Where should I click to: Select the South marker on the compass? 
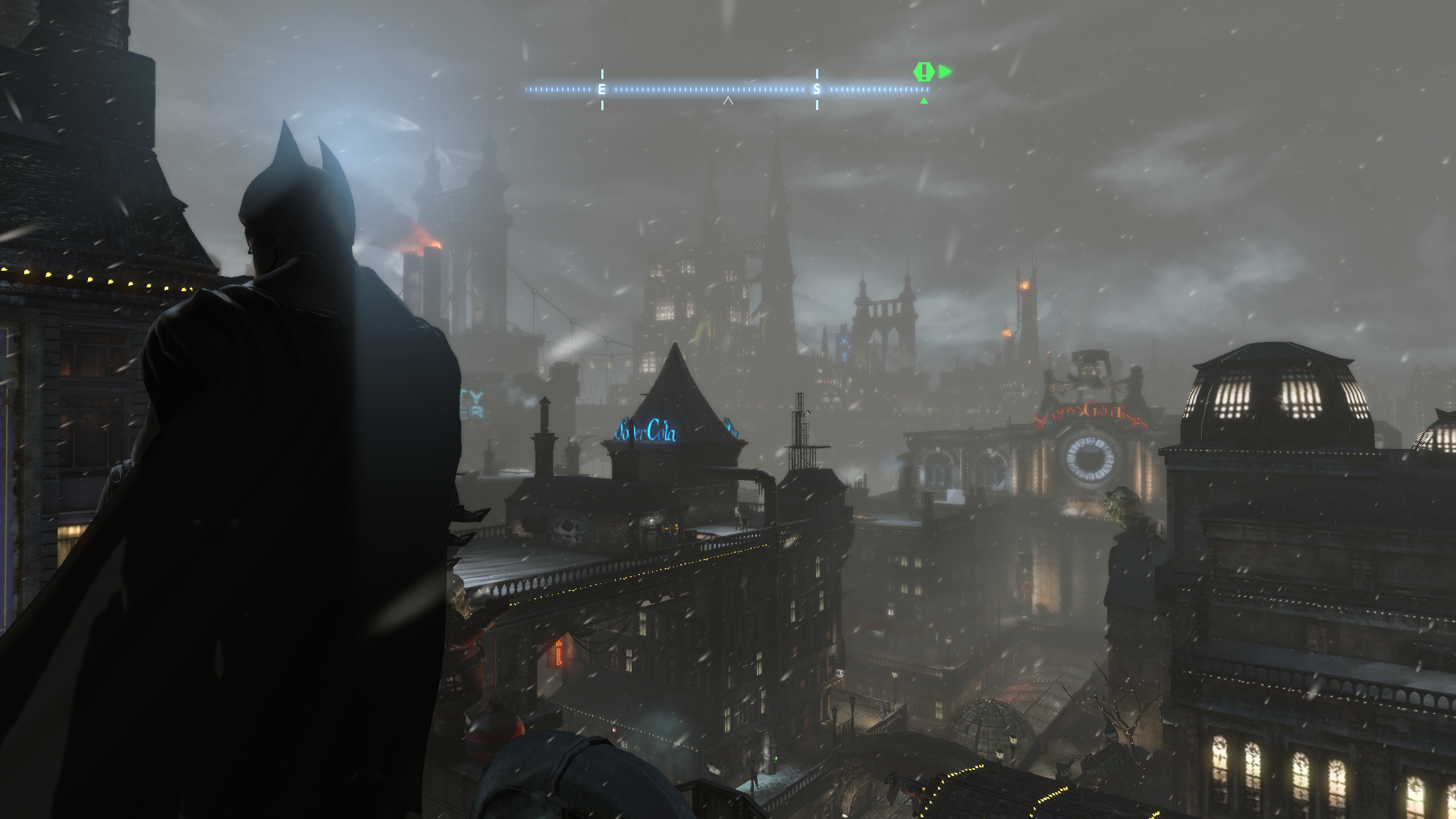(x=817, y=89)
